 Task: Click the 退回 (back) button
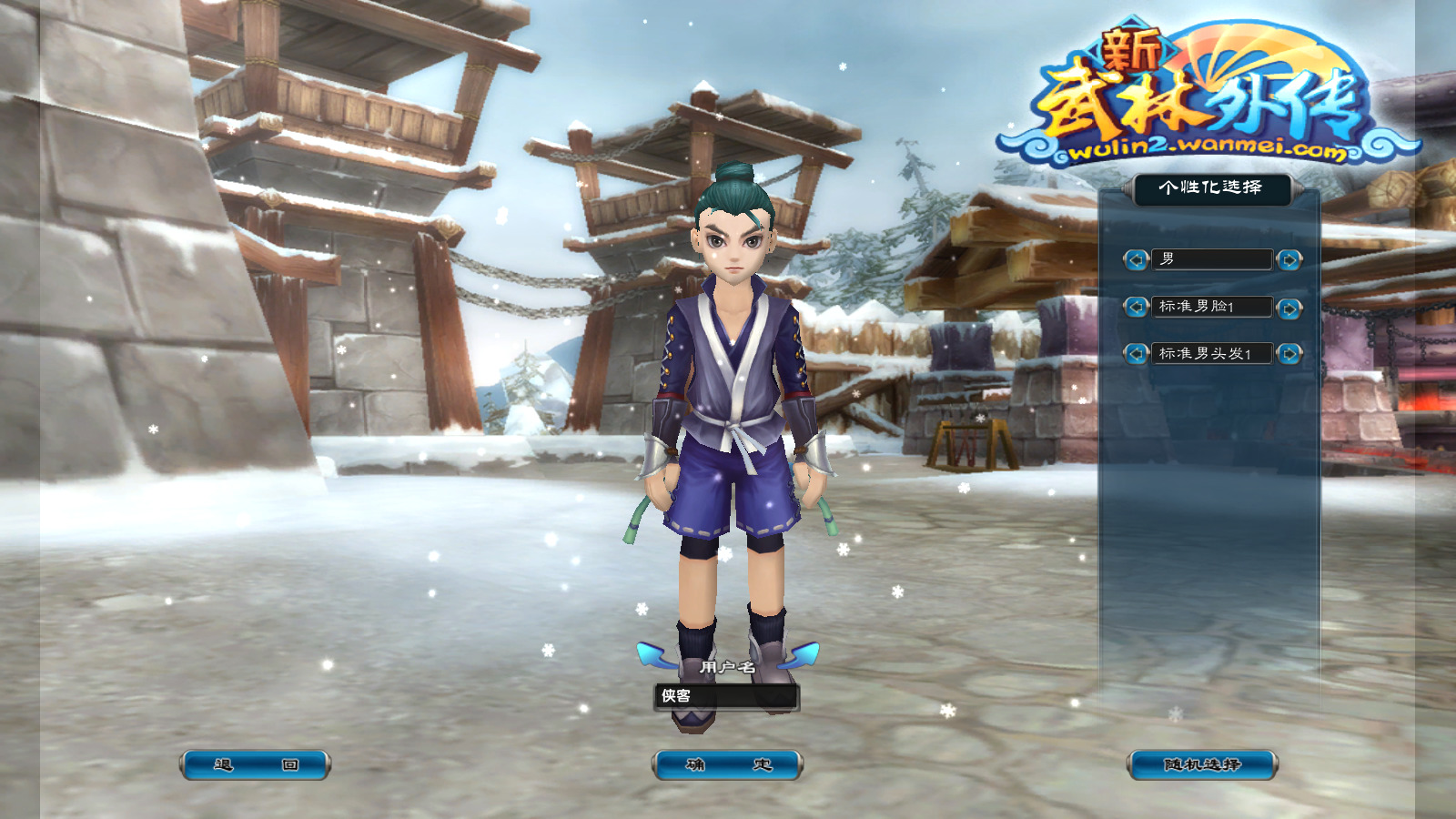point(255,765)
